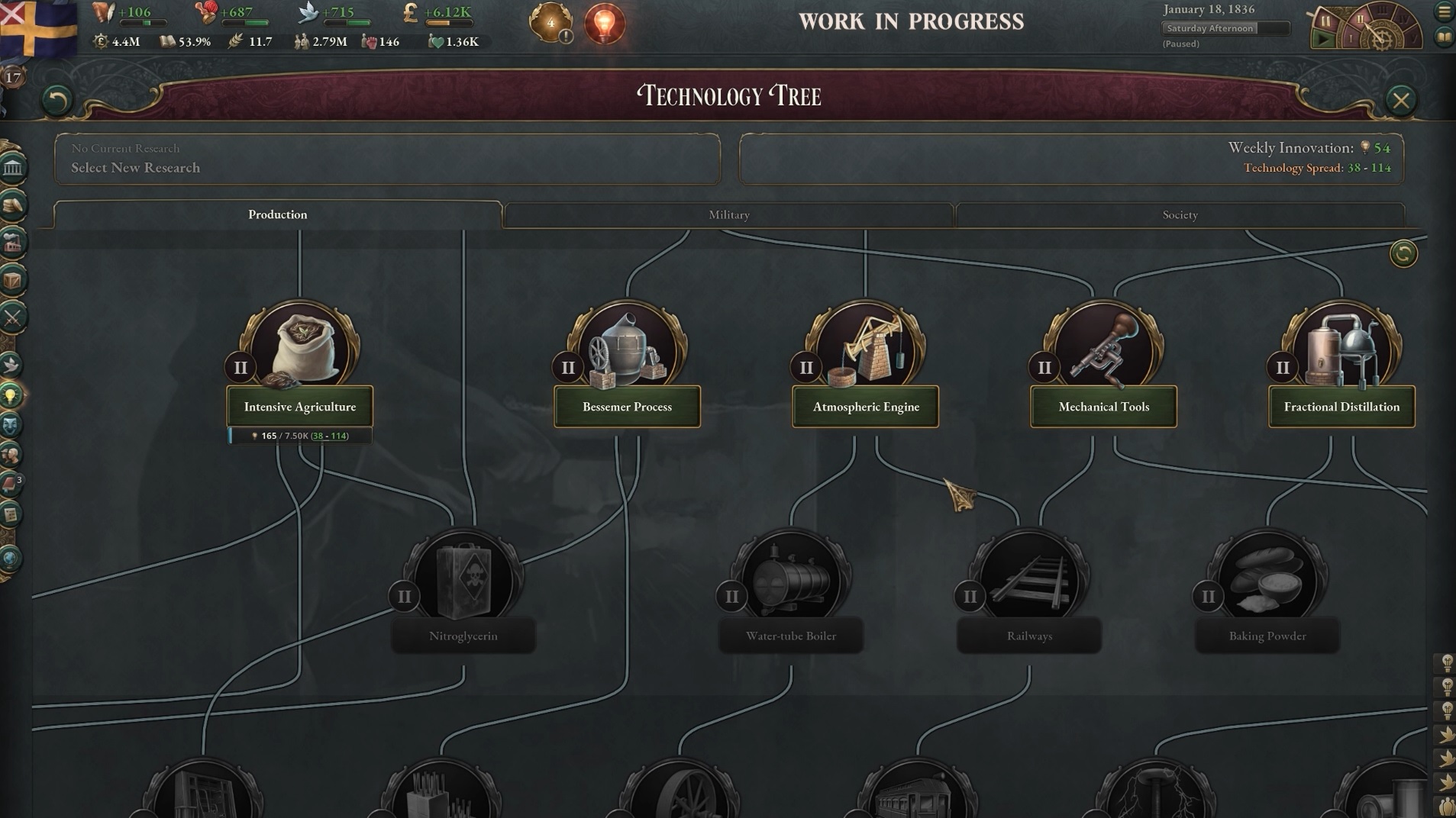Research Mechanical Tools technology

1103,406
